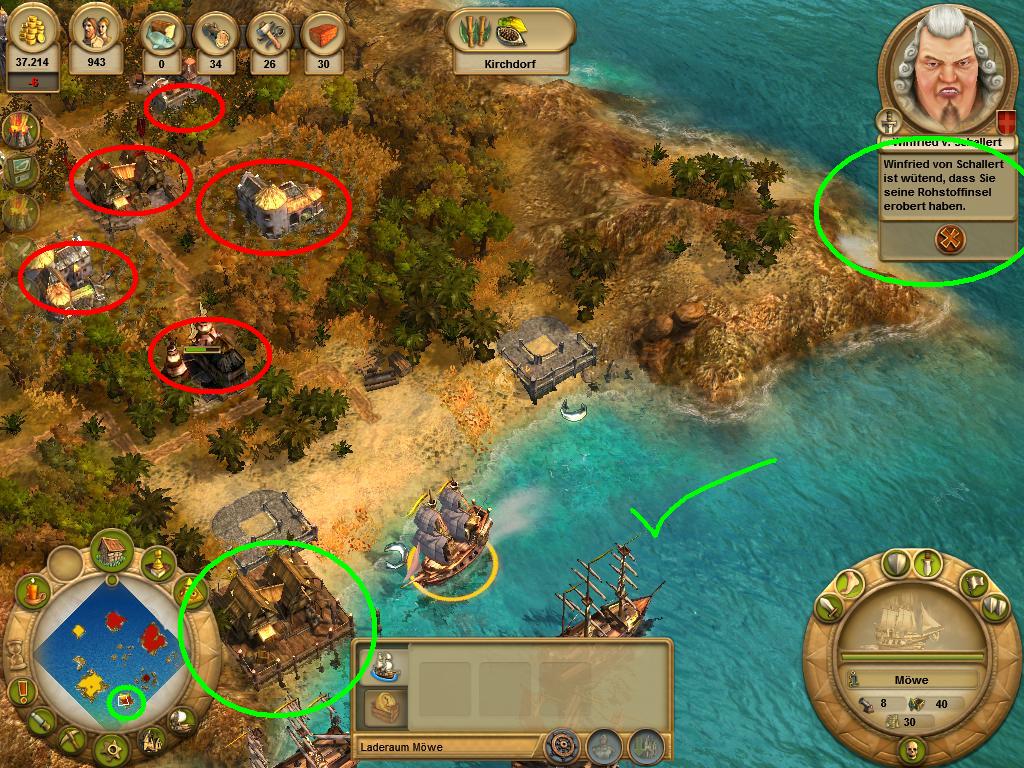This screenshot has height=768, width=1024.
Task: Open the building construction menu house icon
Action: 112,550
